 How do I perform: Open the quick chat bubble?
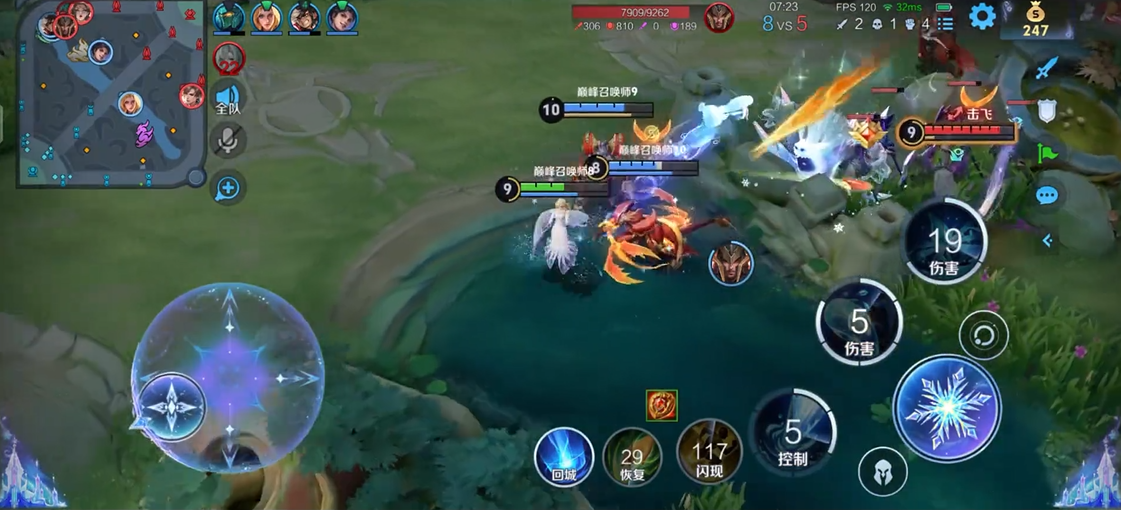pos(1046,196)
